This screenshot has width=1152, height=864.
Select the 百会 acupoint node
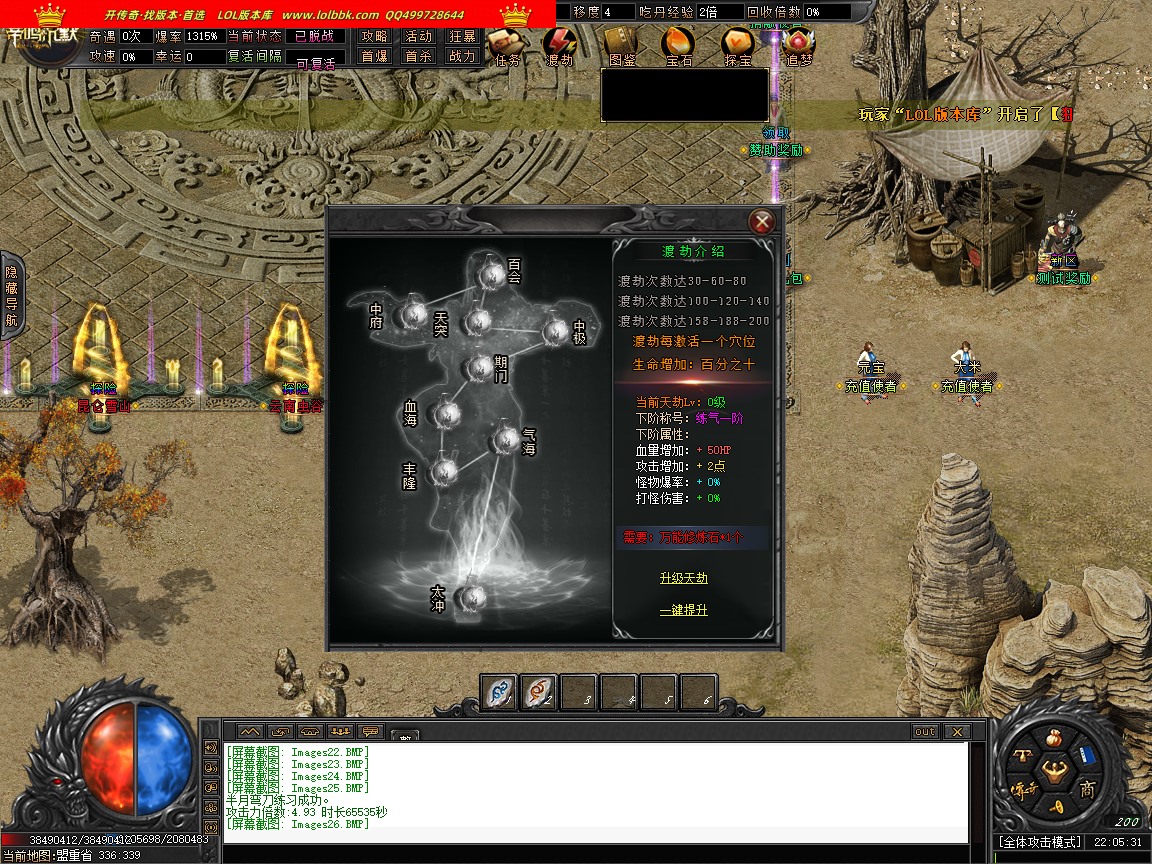pyautogui.click(x=490, y=273)
